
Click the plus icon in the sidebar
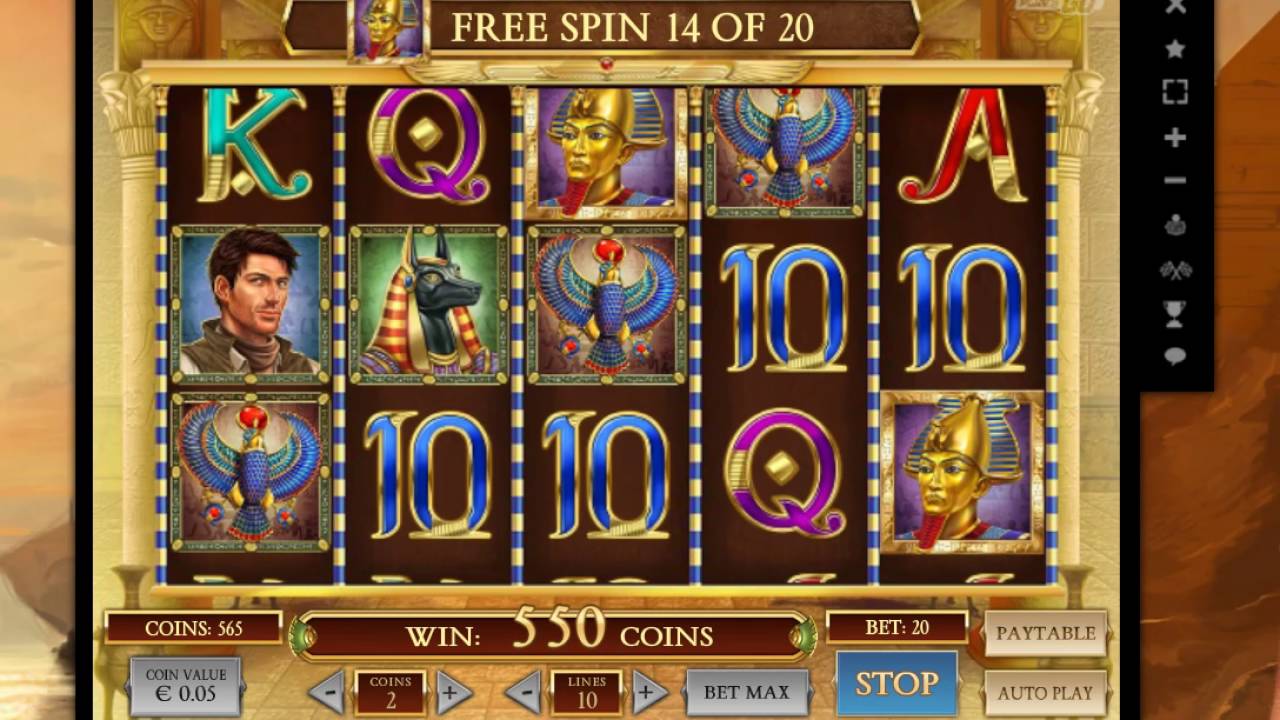point(1175,137)
